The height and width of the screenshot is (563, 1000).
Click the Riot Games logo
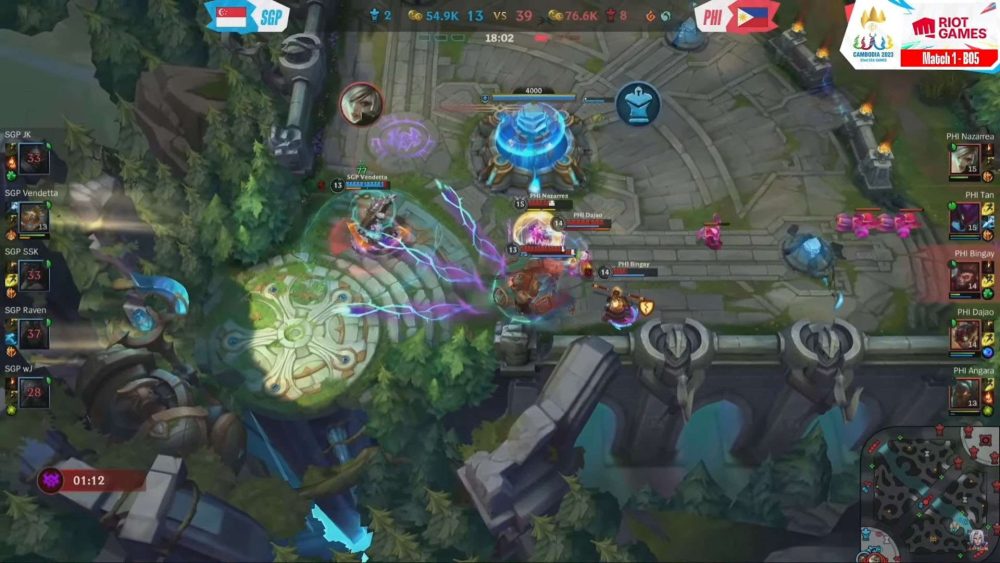(x=949, y=28)
